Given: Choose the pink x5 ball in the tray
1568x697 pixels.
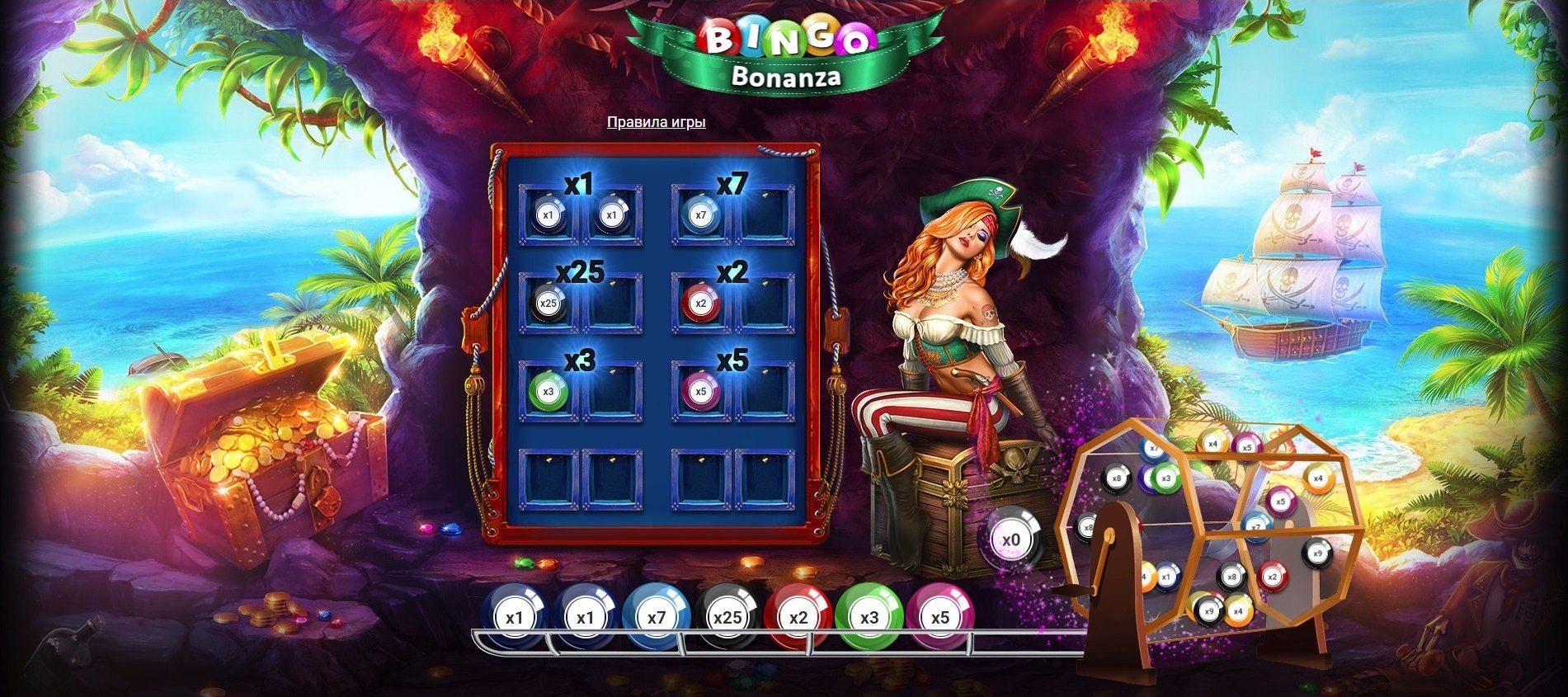Looking at the screenshot, I should point(940,618).
